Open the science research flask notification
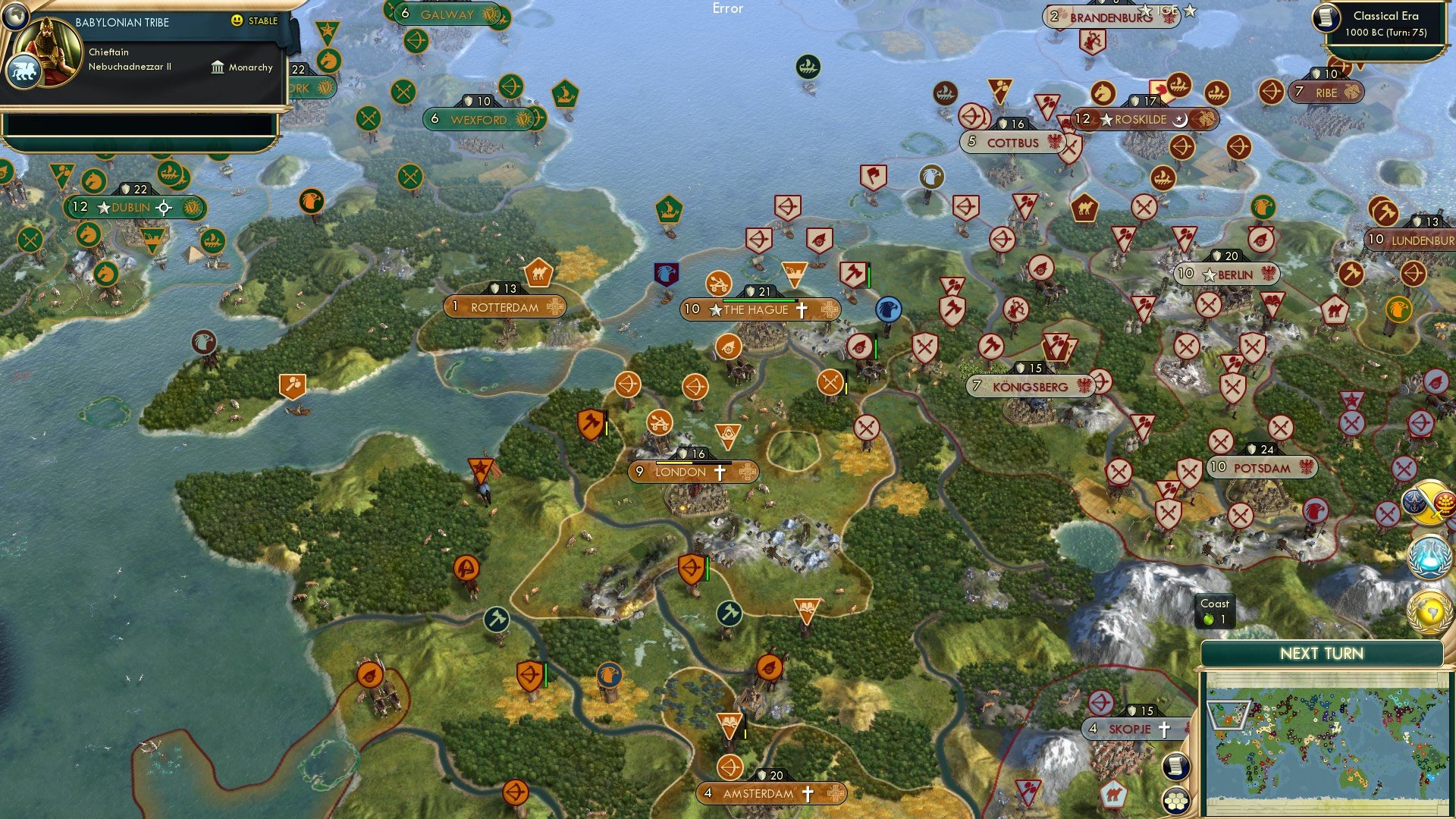The width and height of the screenshot is (1456, 819). point(1428,556)
